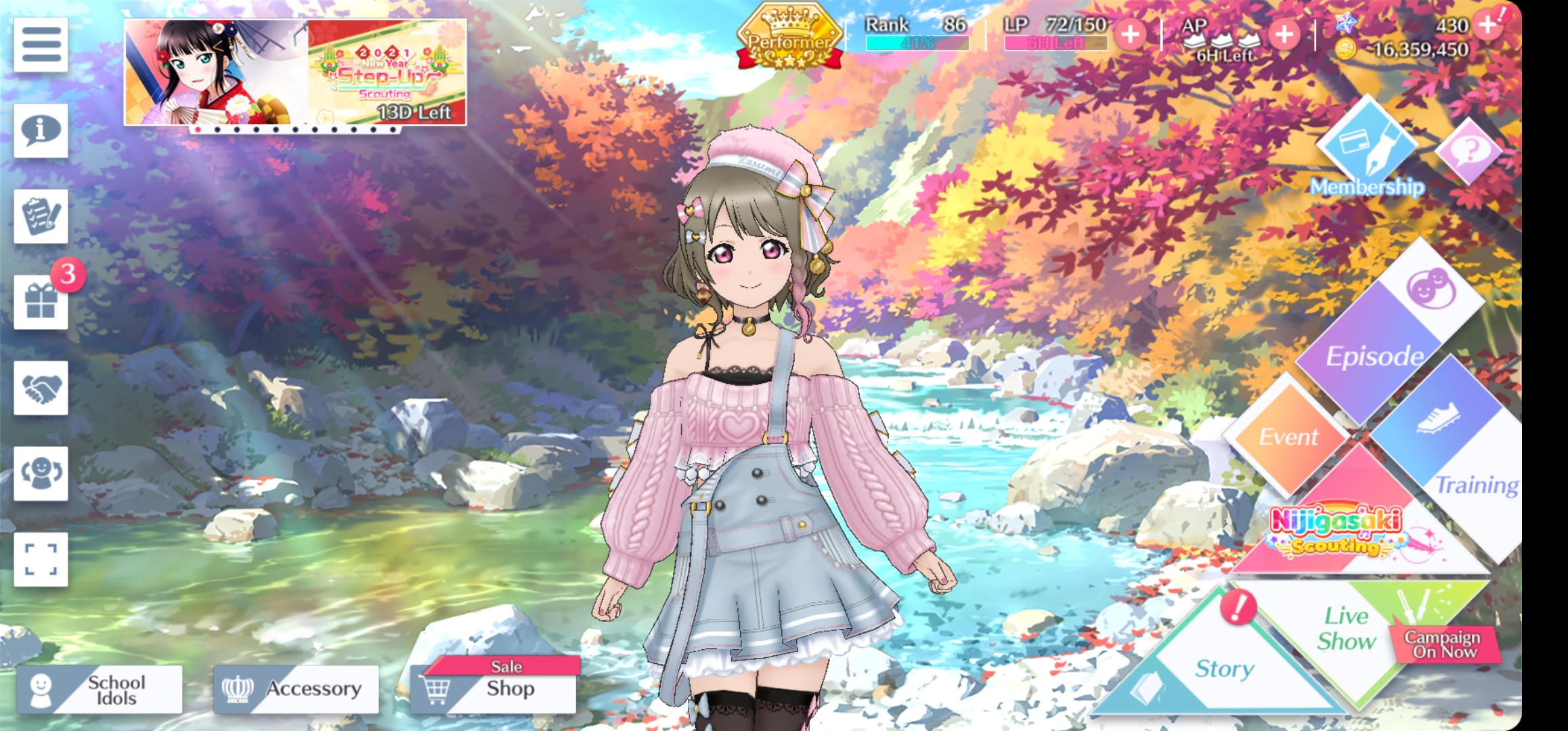Add star gems with plus button
Screen dimensions: 1568x731
coord(1487,25)
